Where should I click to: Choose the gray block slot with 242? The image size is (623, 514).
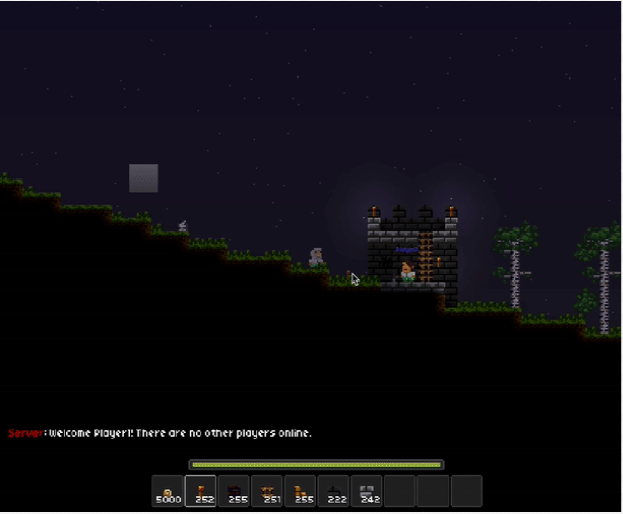[366, 491]
